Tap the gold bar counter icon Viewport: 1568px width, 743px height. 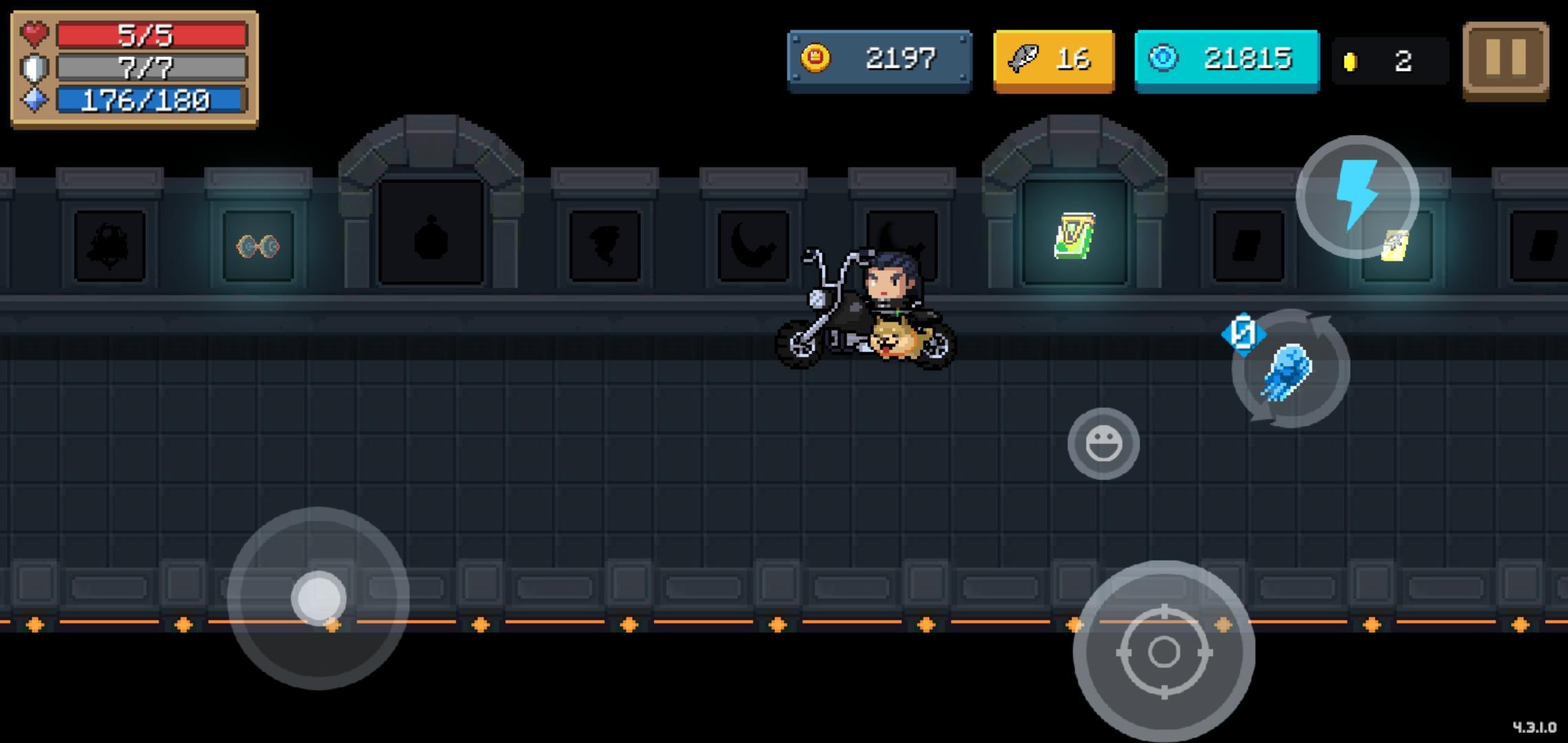click(1350, 58)
